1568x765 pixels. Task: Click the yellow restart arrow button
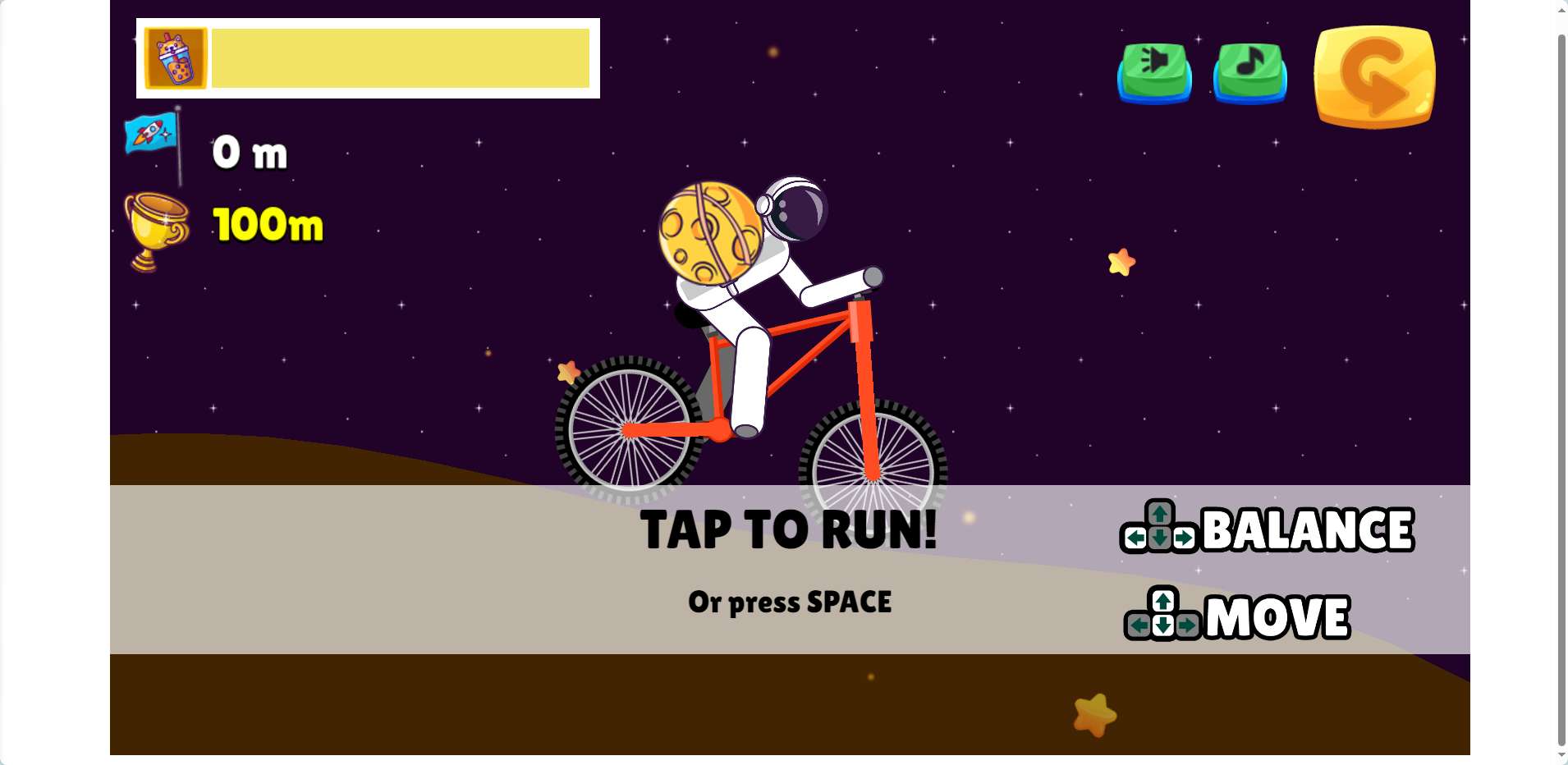[x=1374, y=76]
